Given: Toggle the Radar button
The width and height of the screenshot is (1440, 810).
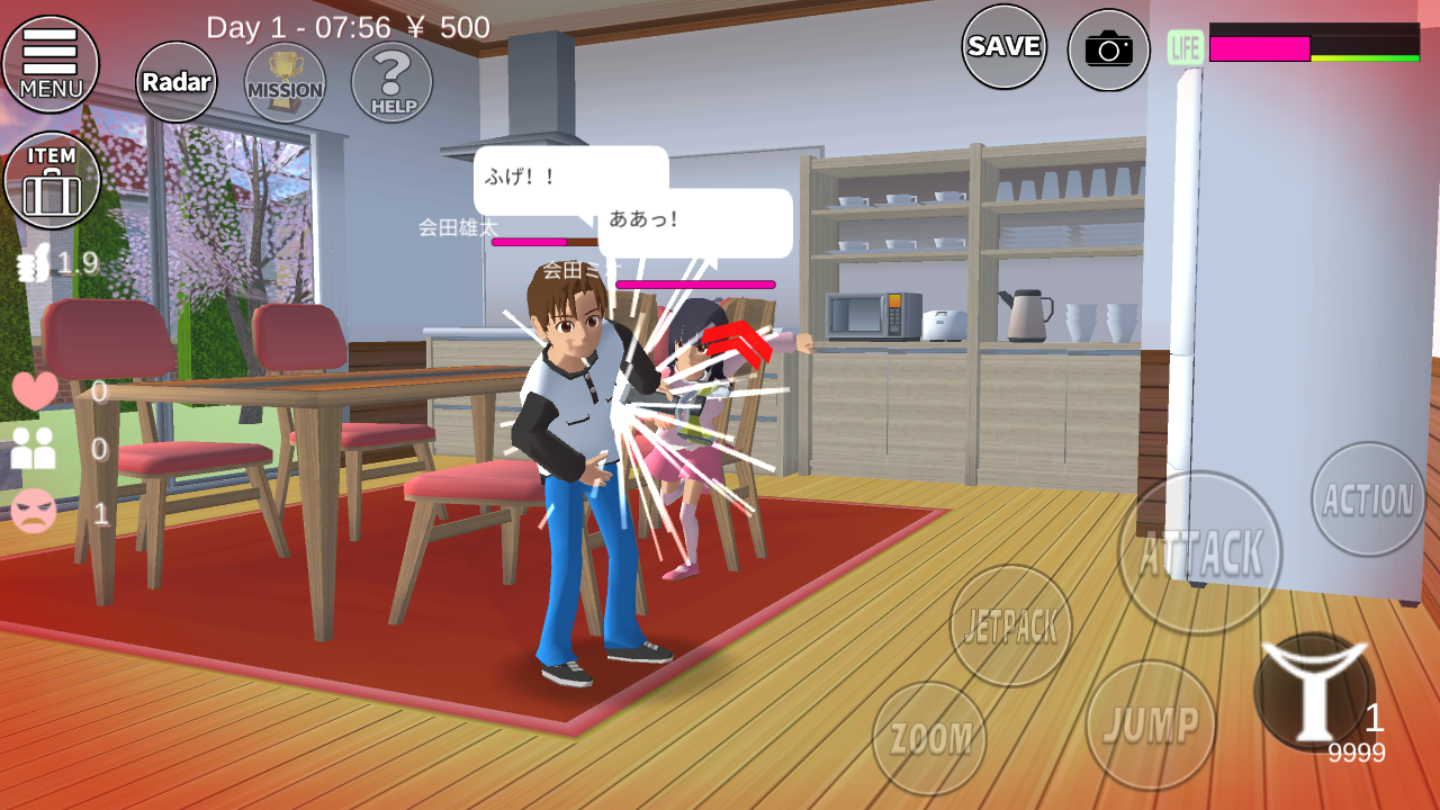Looking at the screenshot, I should [176, 82].
